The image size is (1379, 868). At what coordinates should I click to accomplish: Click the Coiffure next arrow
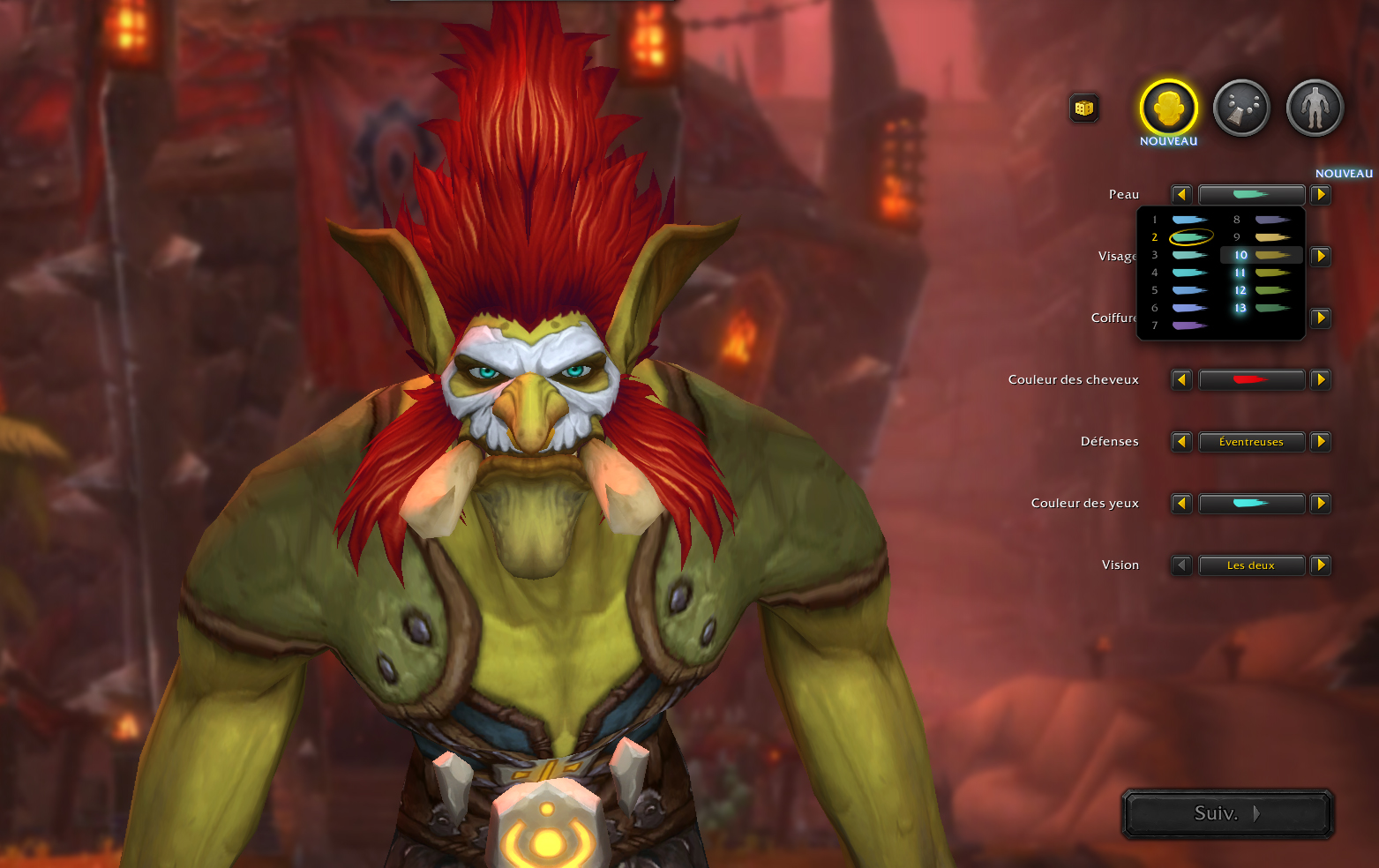[x=1321, y=318]
